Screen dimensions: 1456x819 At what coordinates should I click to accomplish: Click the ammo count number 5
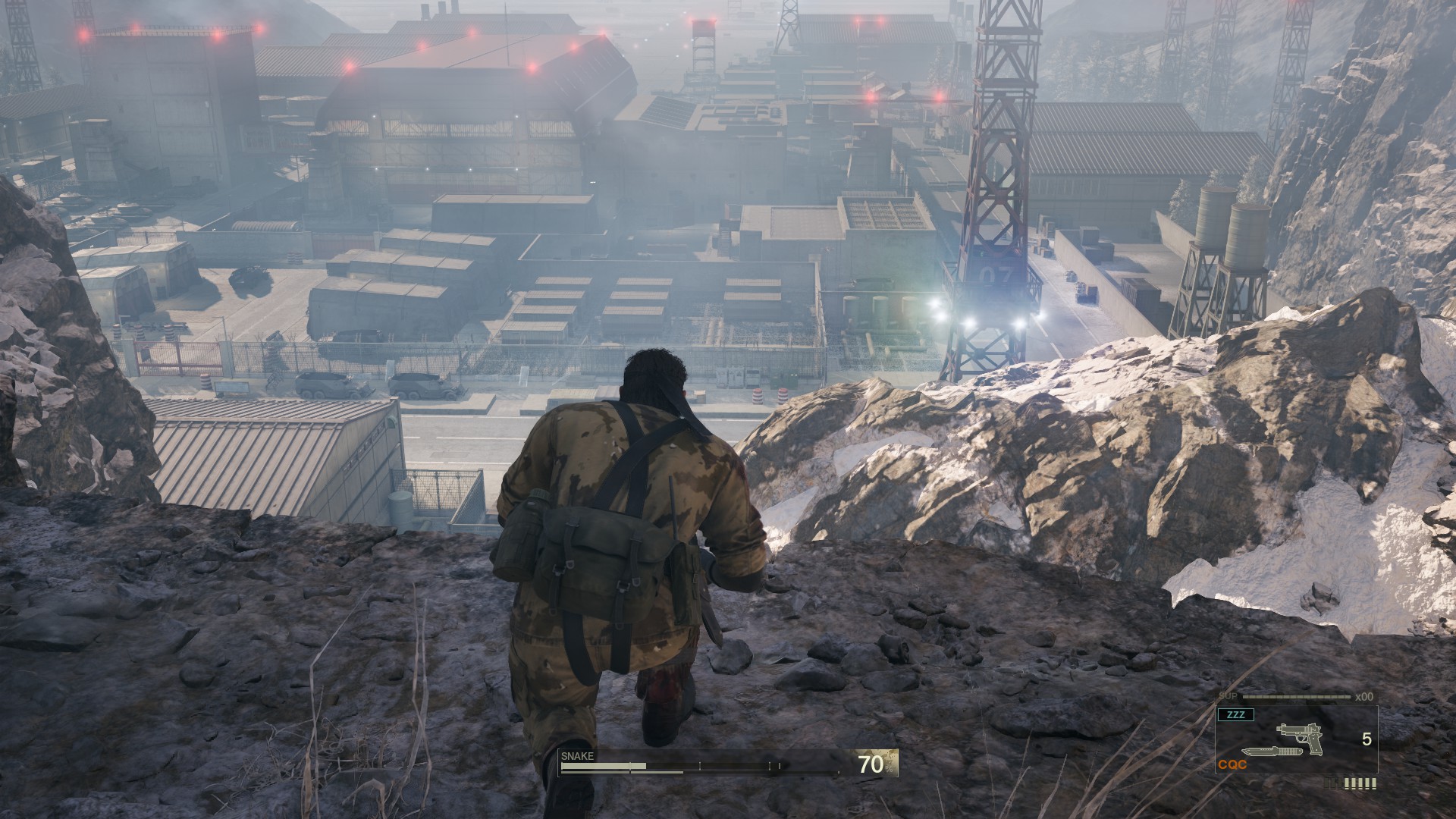[1367, 738]
